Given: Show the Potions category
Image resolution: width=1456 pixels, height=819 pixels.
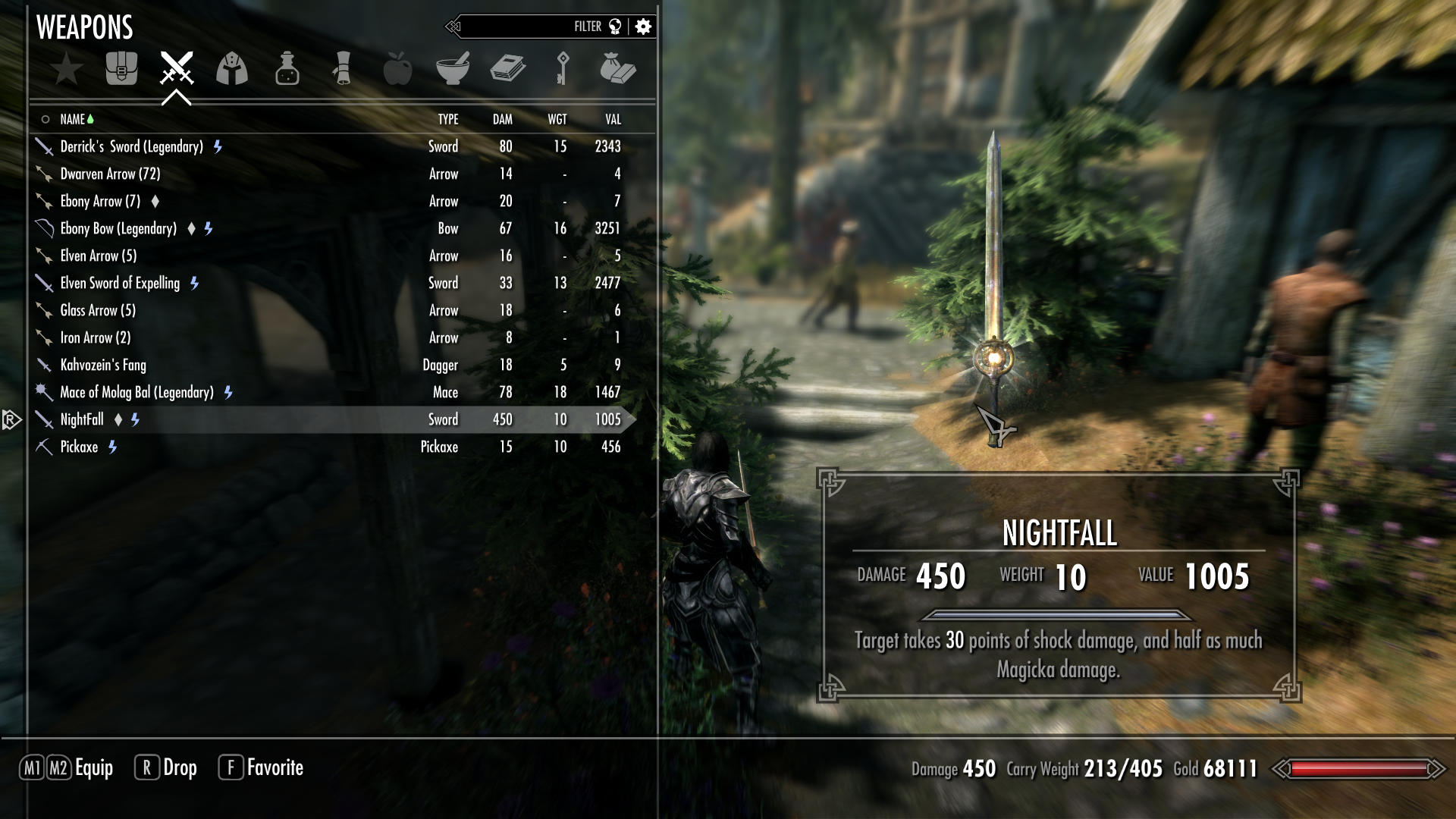Looking at the screenshot, I should click(x=287, y=69).
